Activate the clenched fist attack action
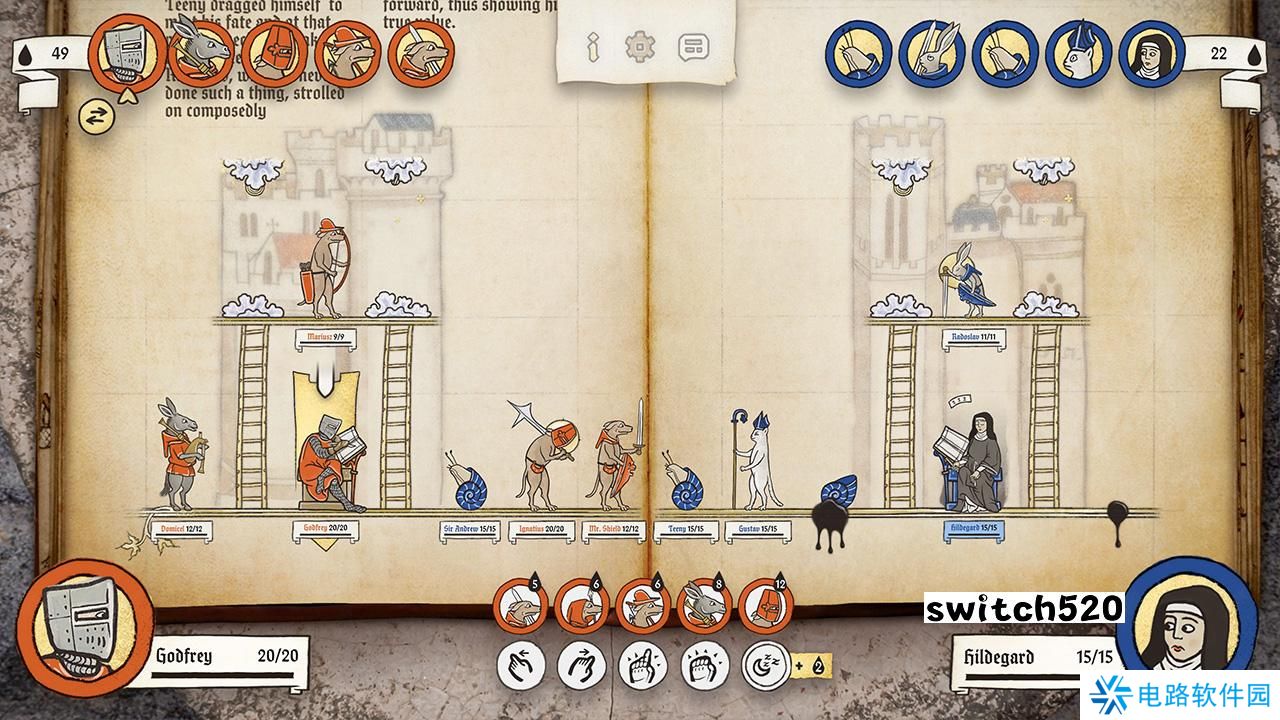 pos(704,665)
